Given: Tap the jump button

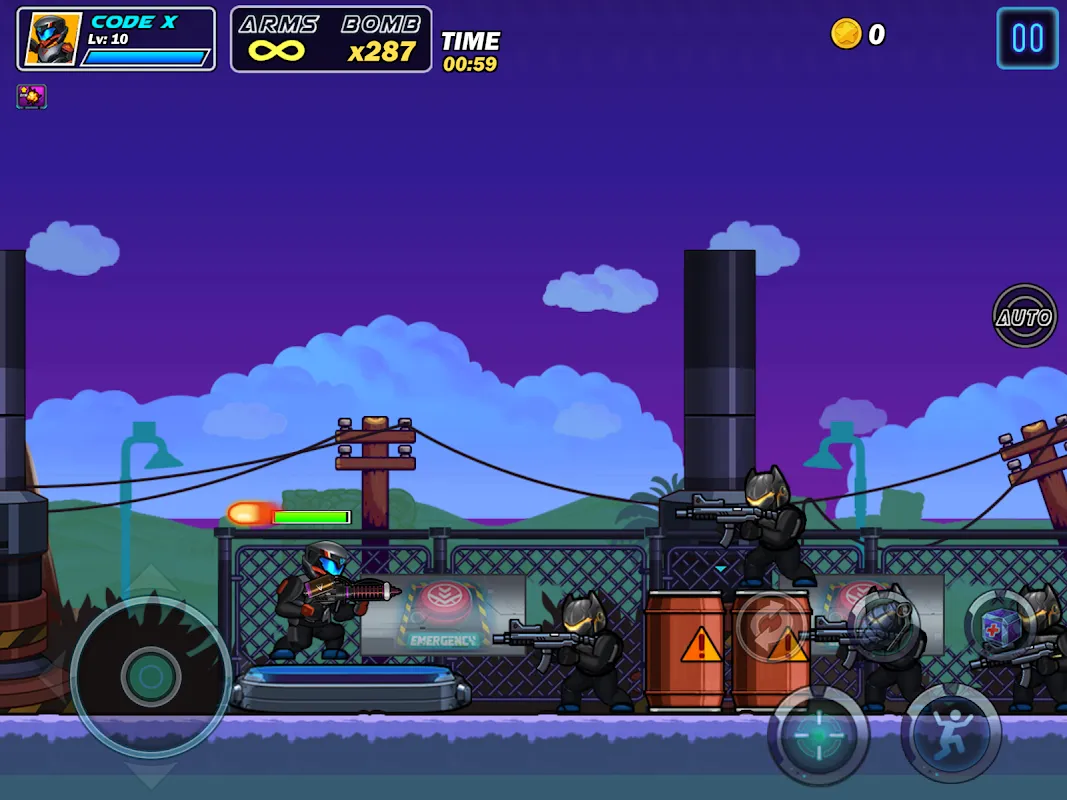Looking at the screenshot, I should pos(951,733).
